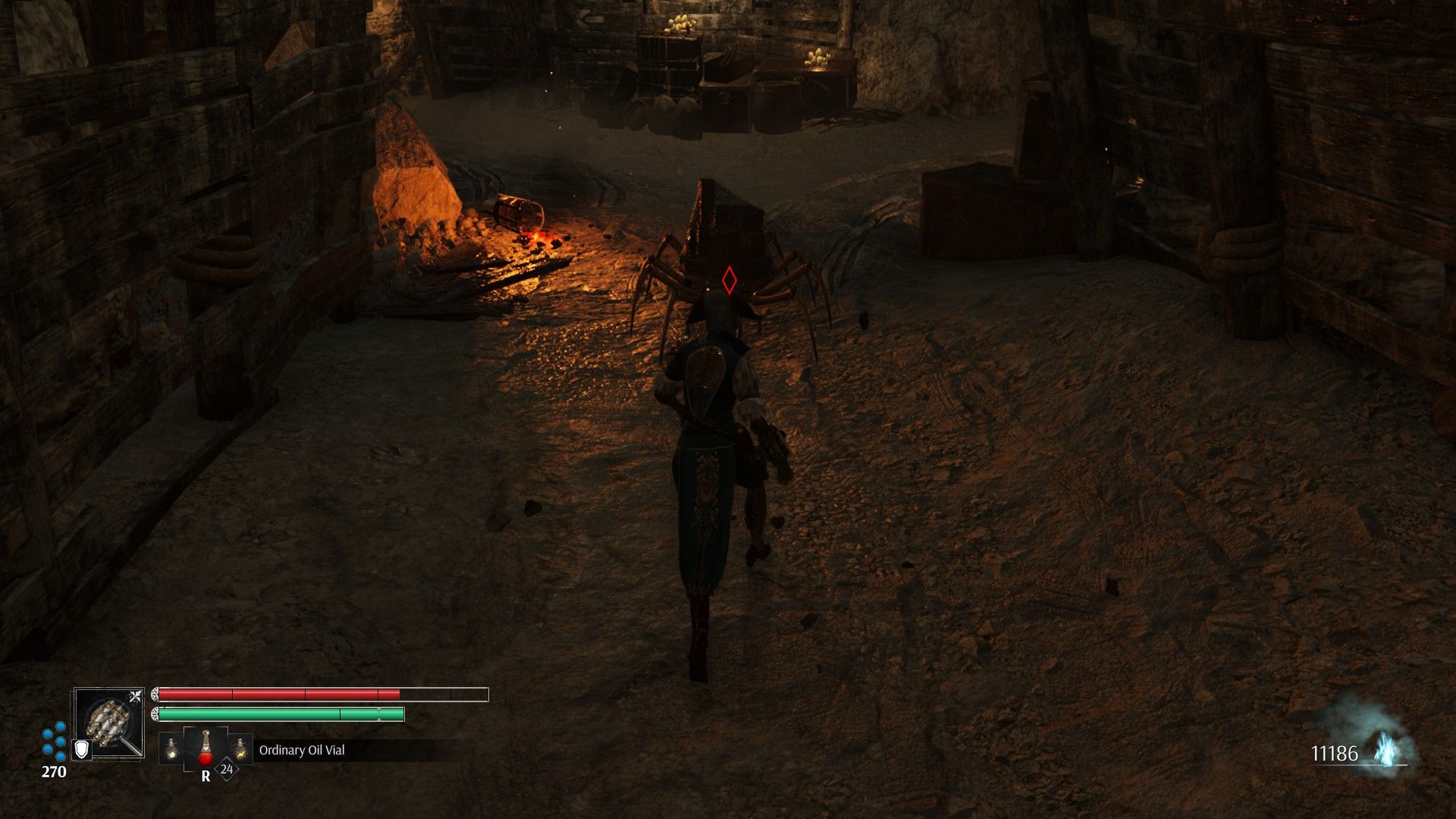This screenshot has height=819, width=1456.
Task: Choose the frost vial item slot
Action: 171,749
